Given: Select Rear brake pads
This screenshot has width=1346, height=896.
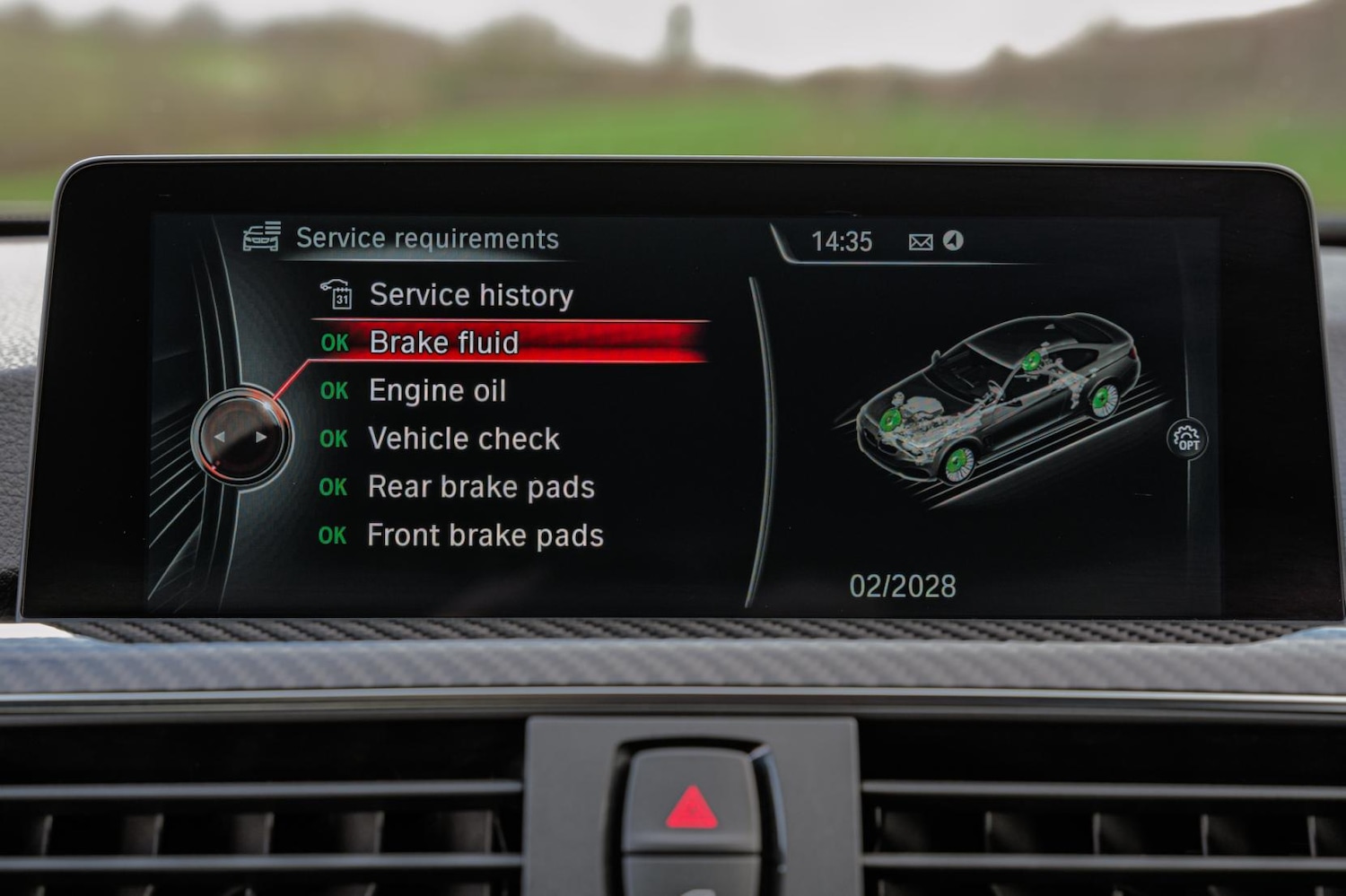Looking at the screenshot, I should click(480, 487).
